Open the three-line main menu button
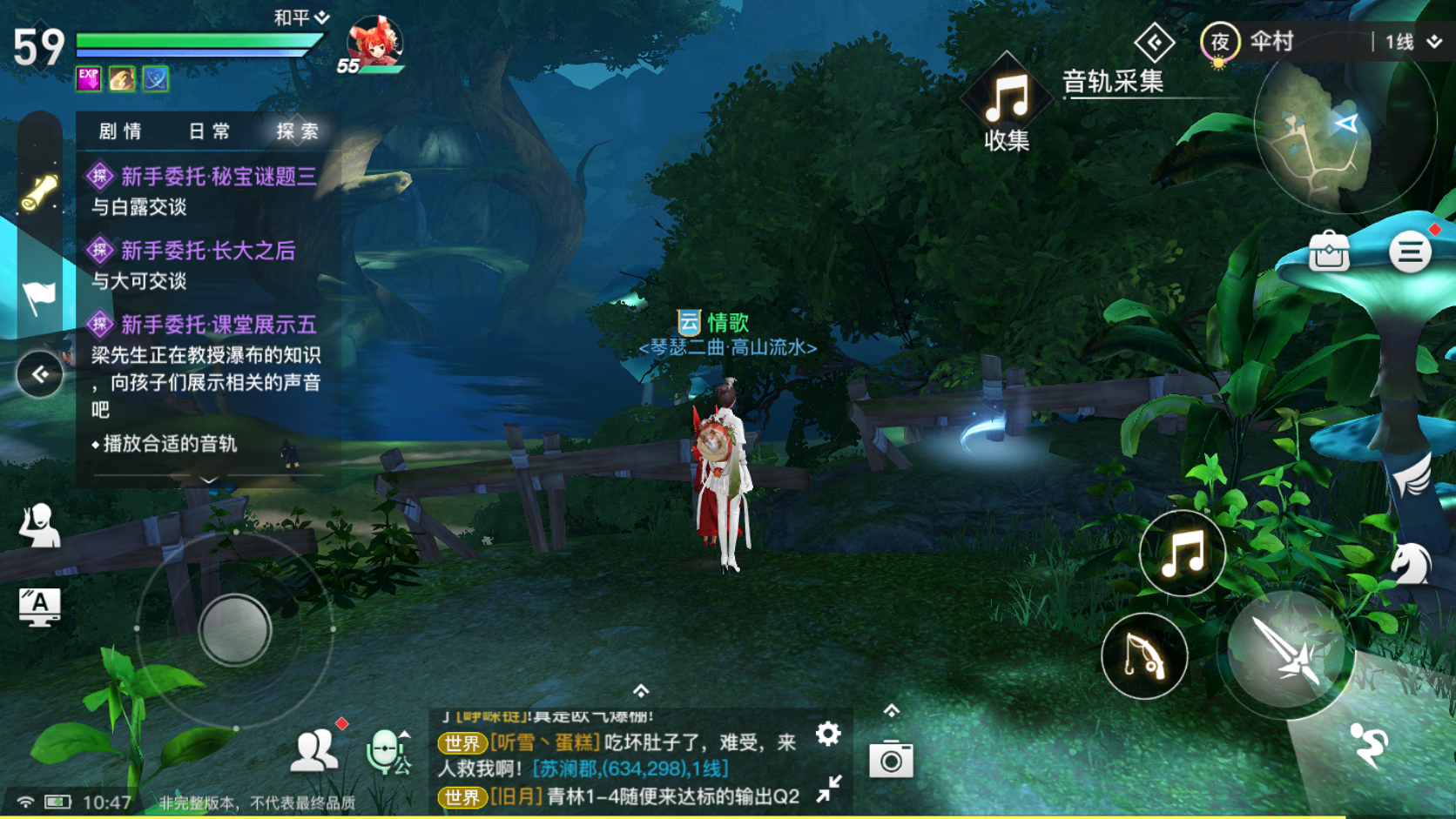 (x=1410, y=252)
